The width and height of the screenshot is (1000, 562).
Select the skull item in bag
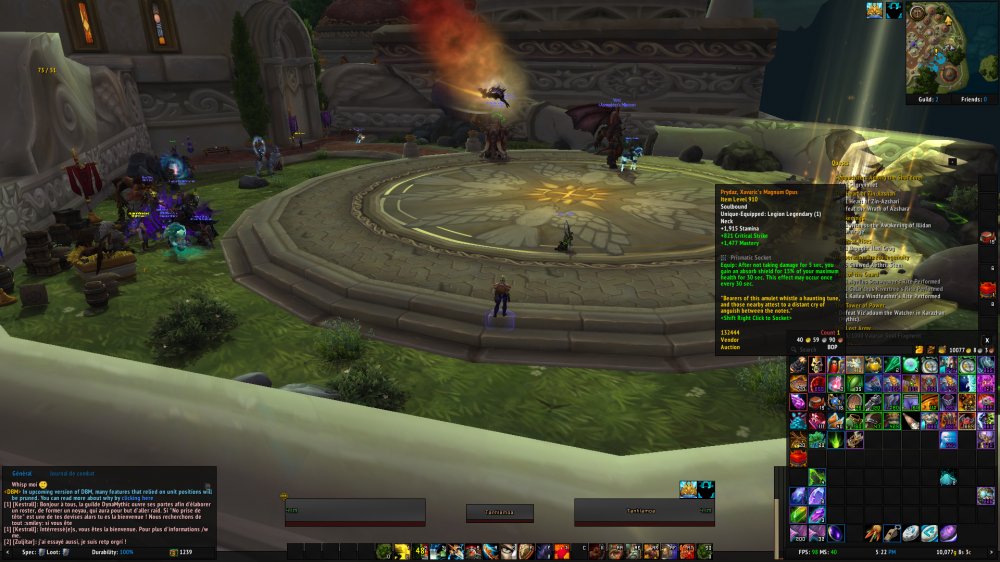click(816, 365)
